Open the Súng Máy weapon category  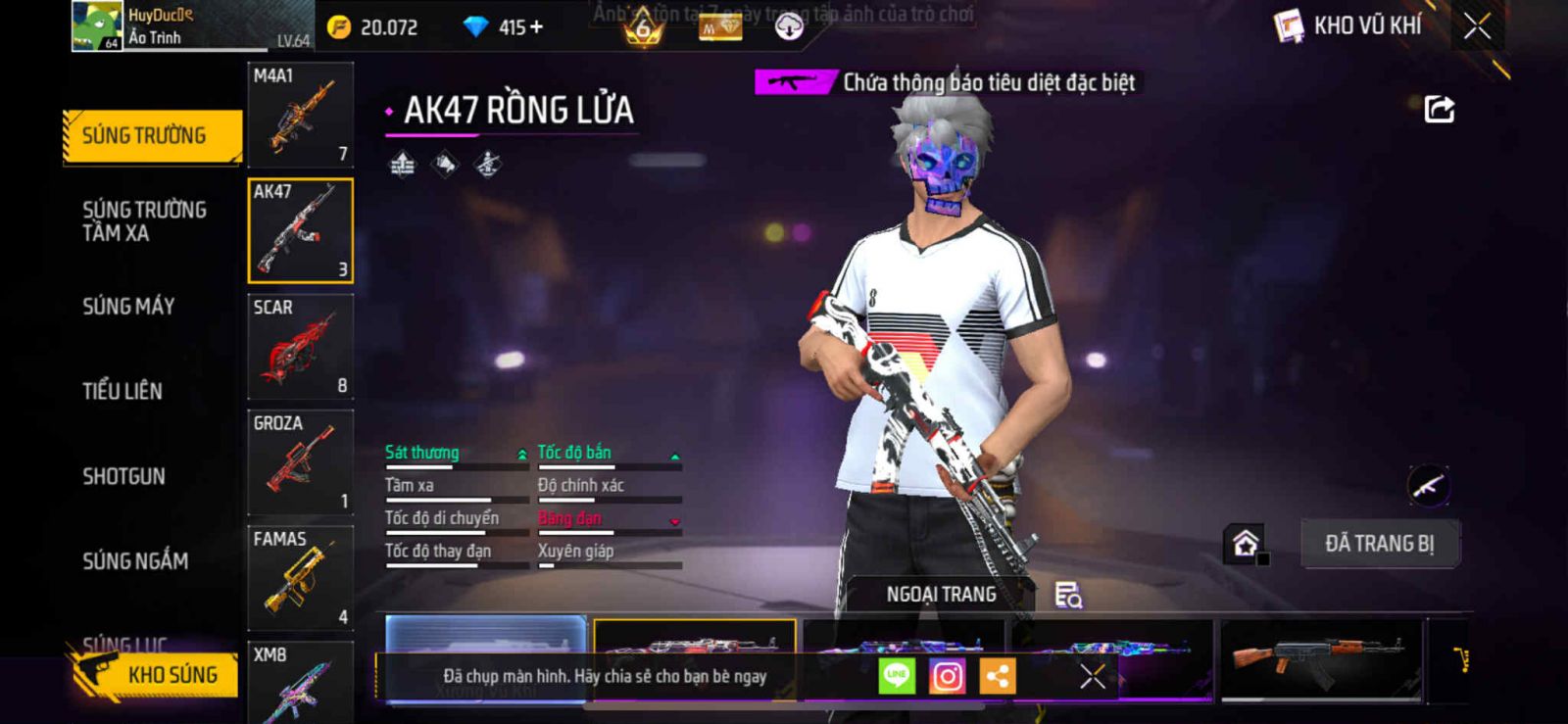click(x=128, y=307)
